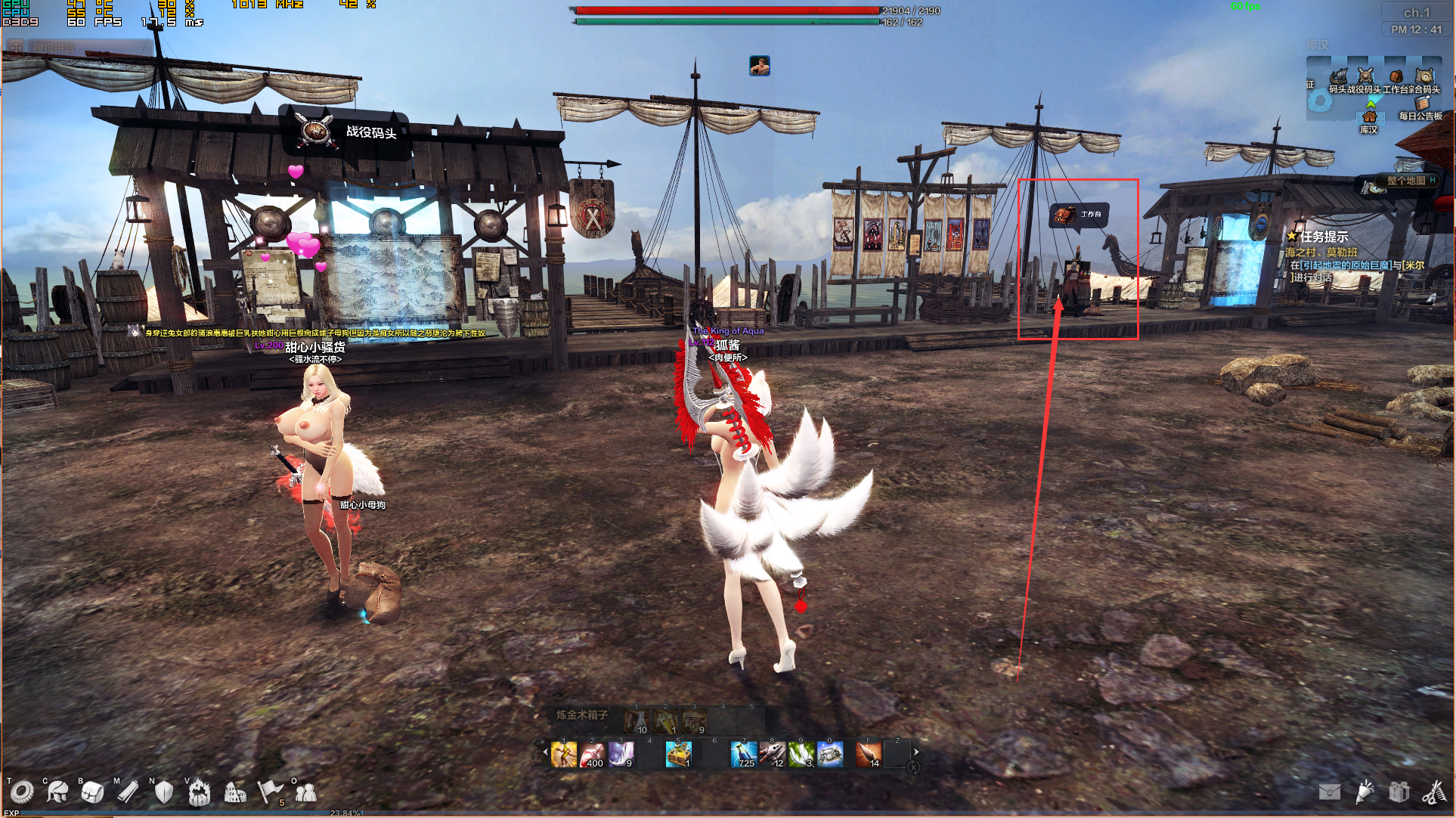Use the white feather item on green background
Screen dimensions: 1456x818
coord(801,754)
